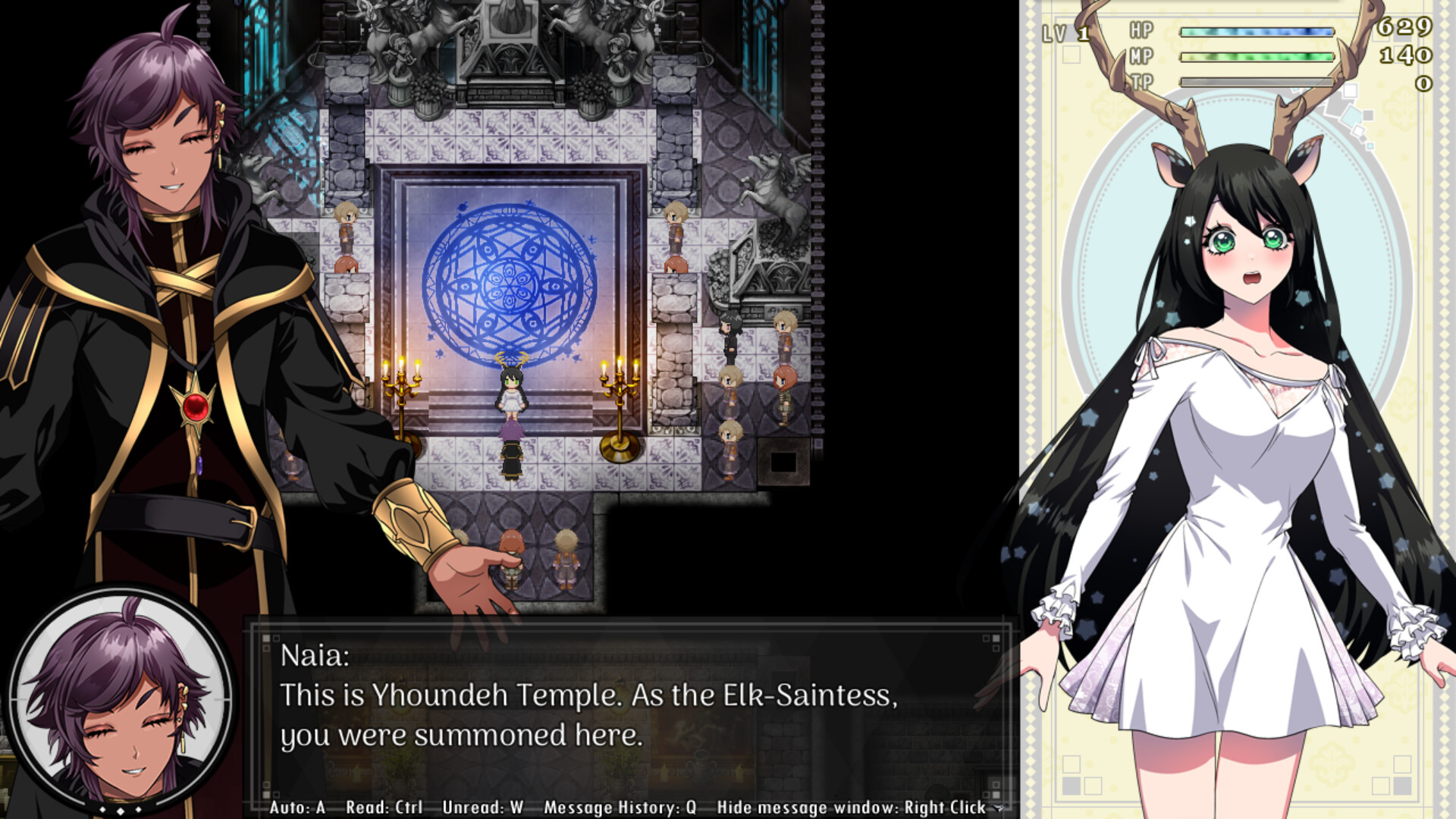The width and height of the screenshot is (1456, 819).
Task: Toggle auto-advance with the Auto: A option
Action: click(298, 807)
